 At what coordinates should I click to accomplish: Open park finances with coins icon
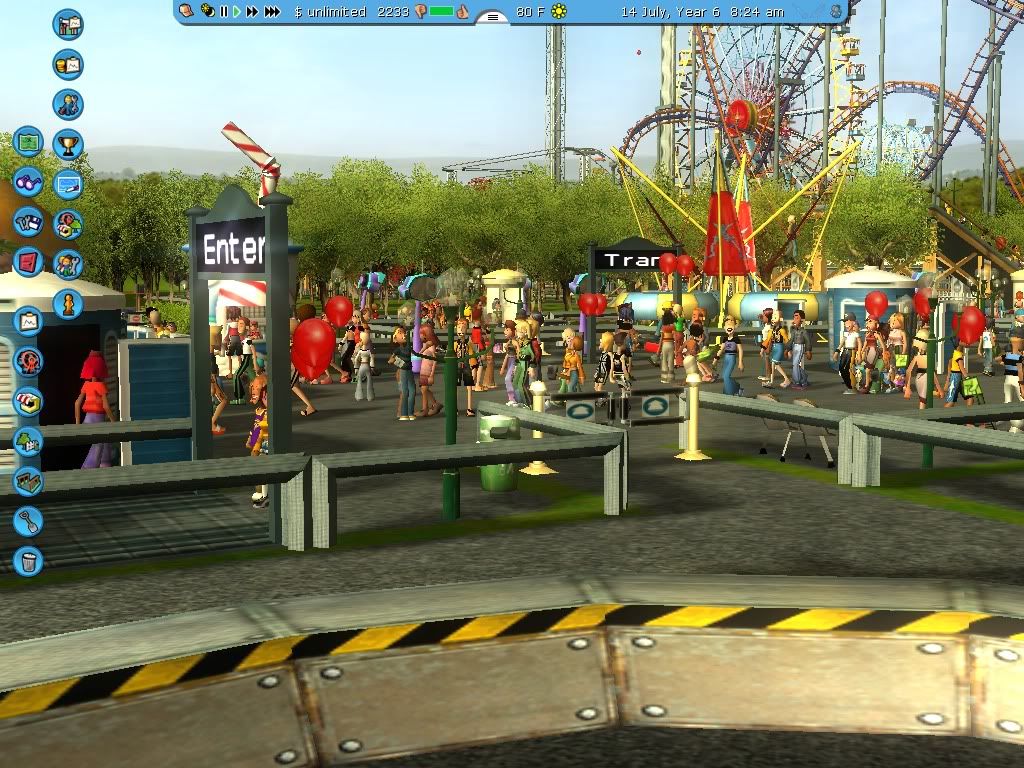pyautogui.click(x=68, y=65)
